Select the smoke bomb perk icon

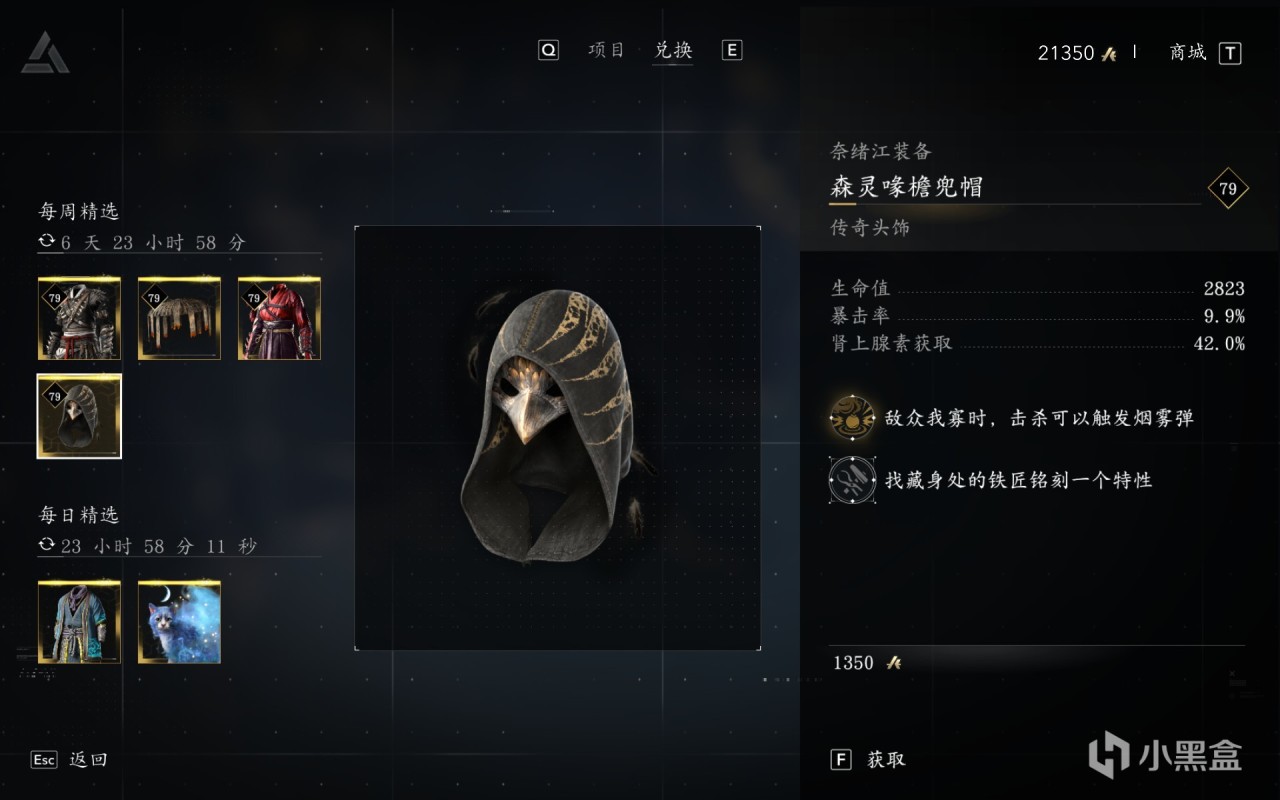tap(851, 422)
